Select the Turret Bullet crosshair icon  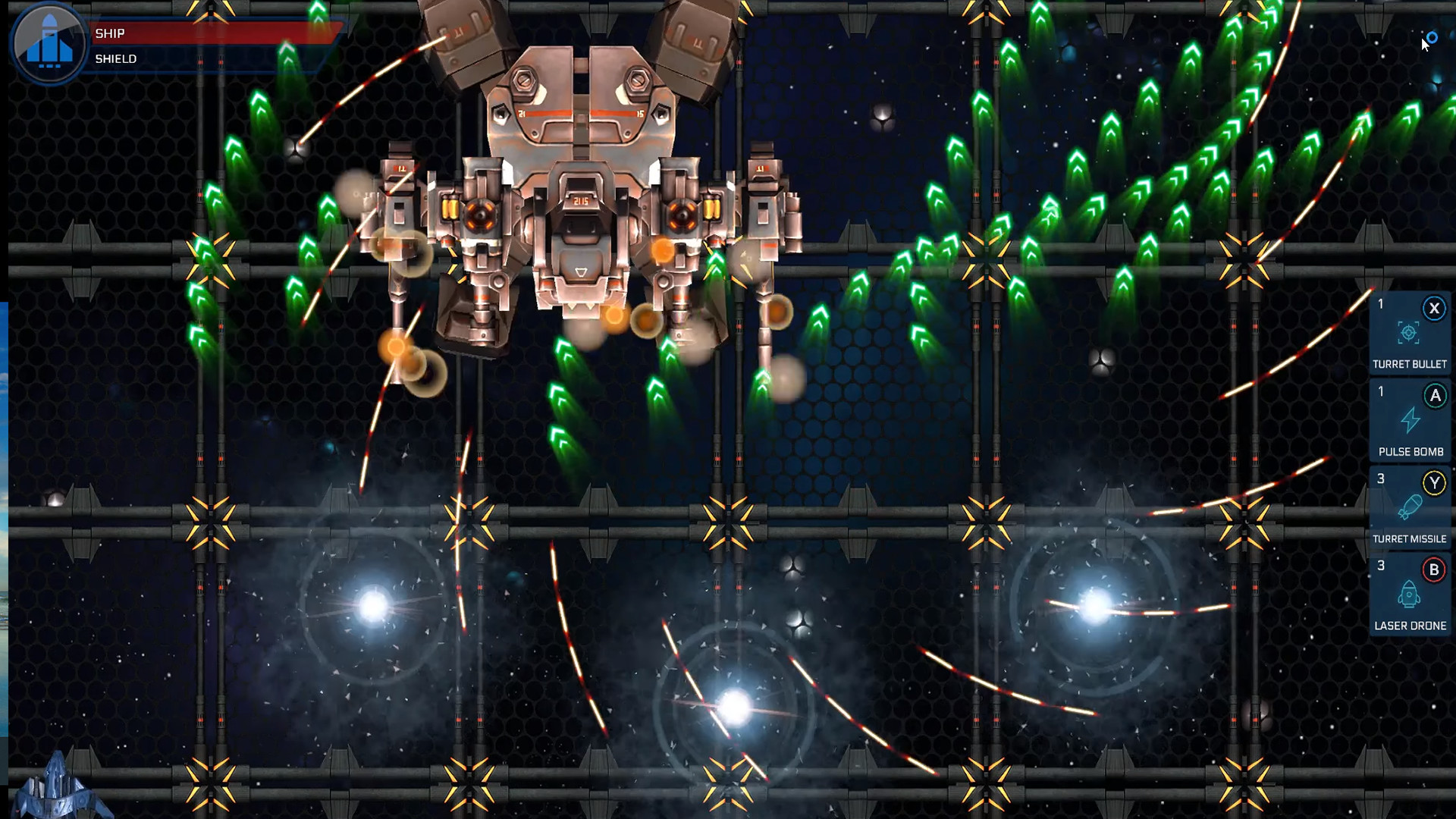pos(1410,331)
